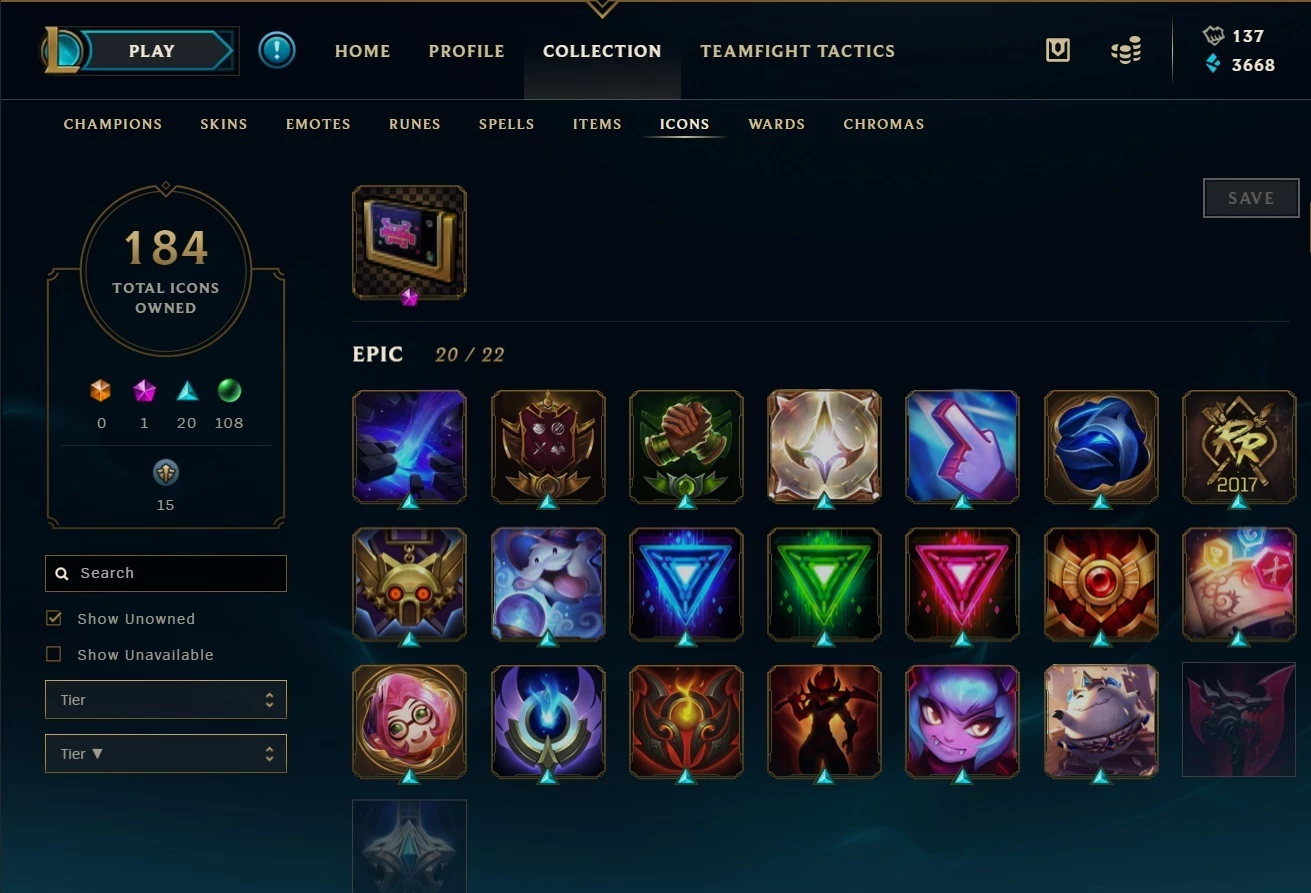This screenshot has height=893, width=1311.
Task: Click the blue epic rarity triangle gem
Action: 186,390
